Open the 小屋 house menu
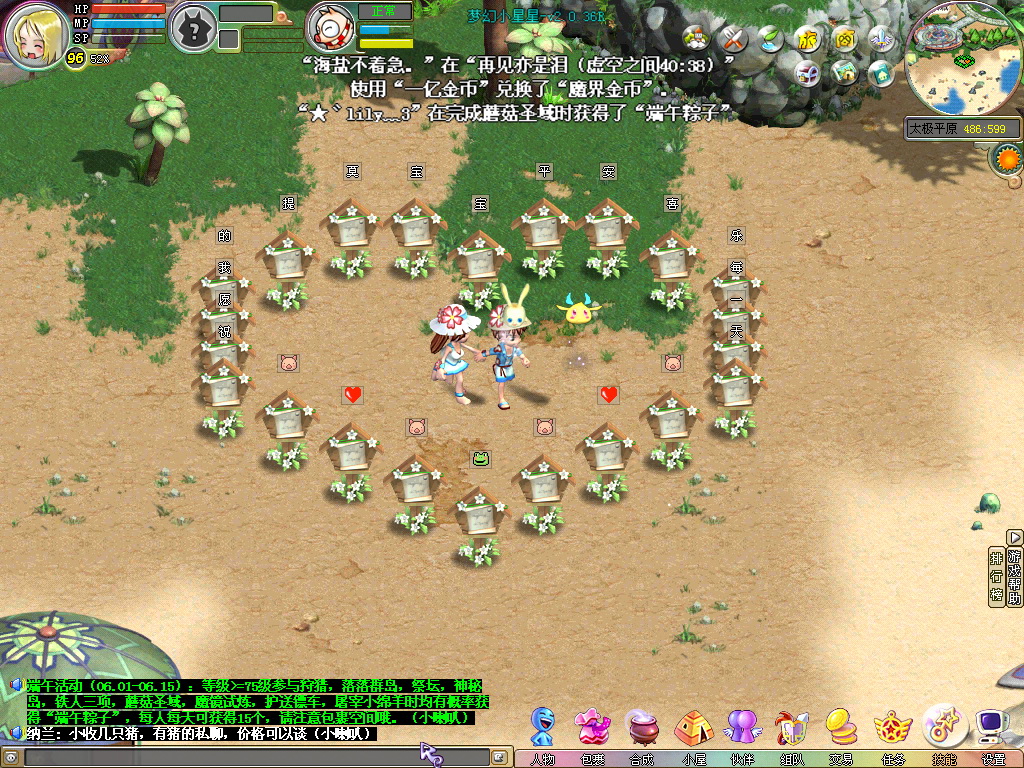The height and width of the screenshot is (768, 1024). (x=693, y=727)
